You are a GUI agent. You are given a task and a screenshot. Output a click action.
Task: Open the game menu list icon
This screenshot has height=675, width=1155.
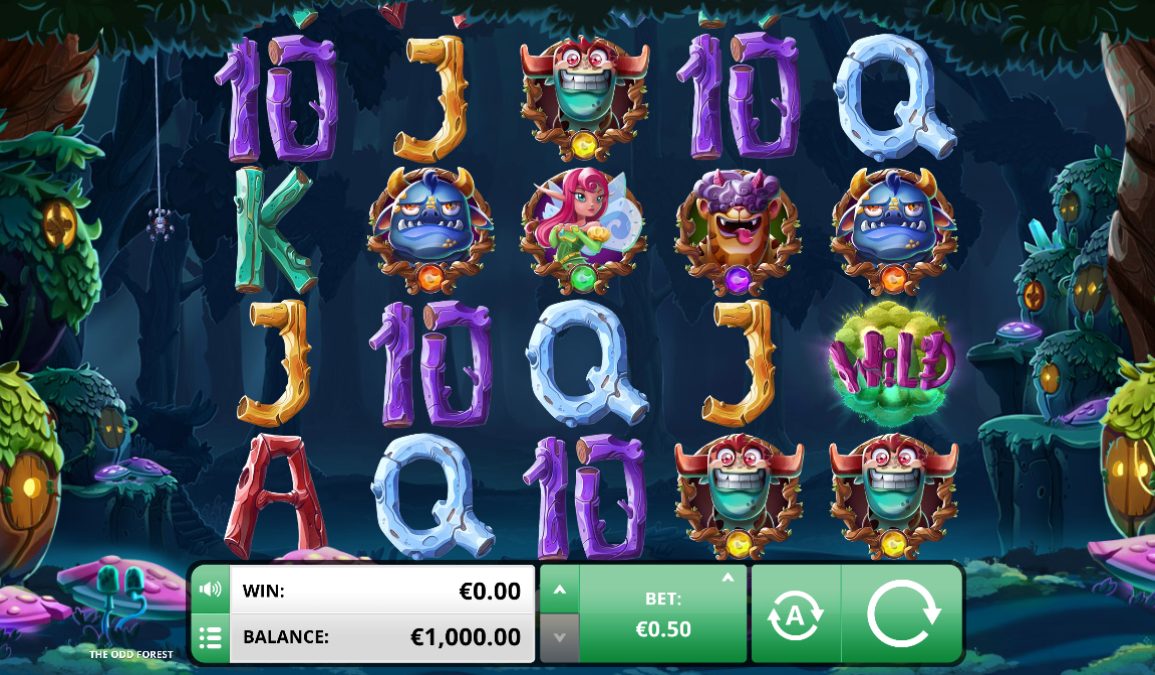[x=210, y=637]
